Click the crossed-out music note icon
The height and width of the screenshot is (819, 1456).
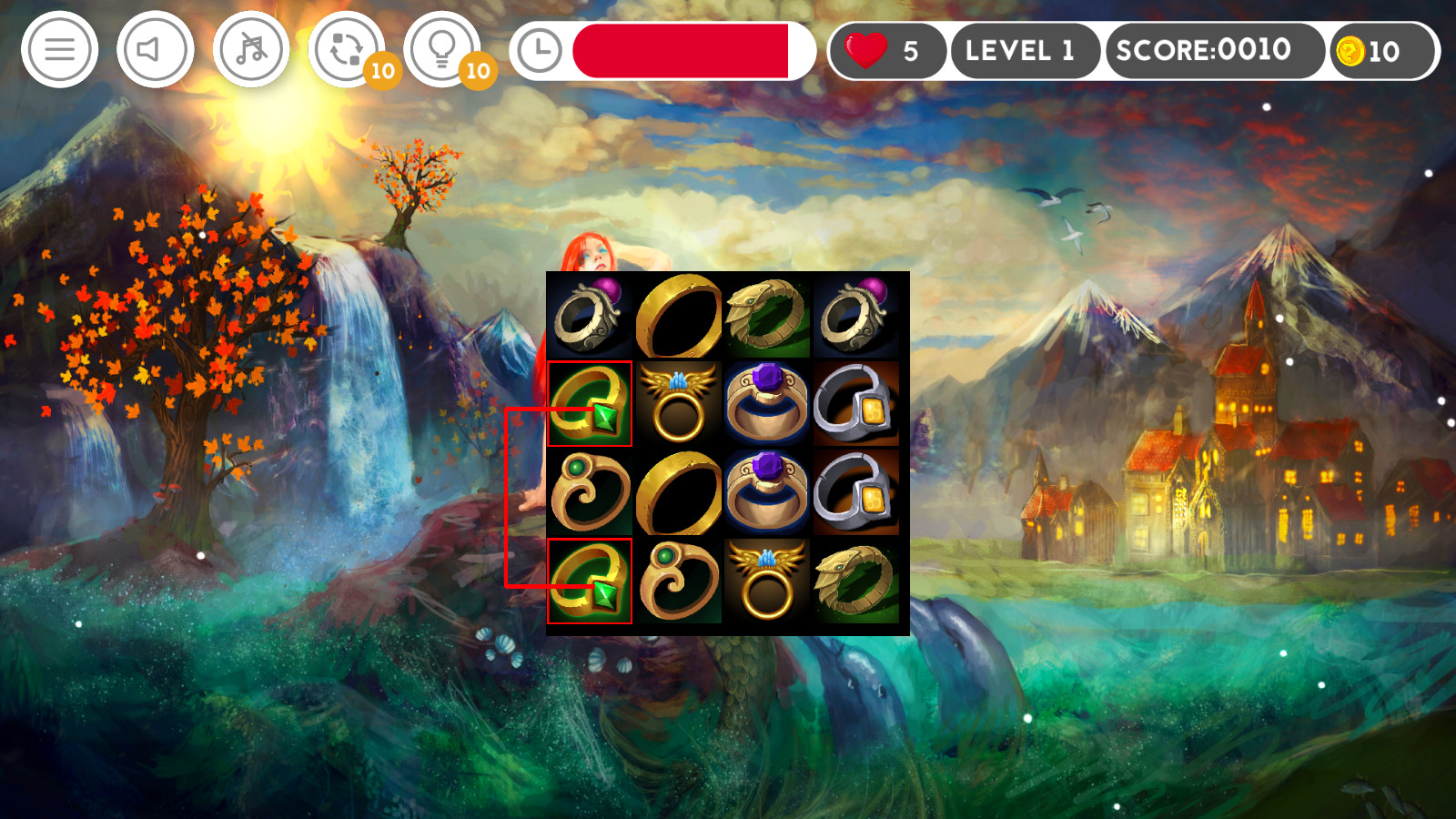pyautogui.click(x=250, y=49)
